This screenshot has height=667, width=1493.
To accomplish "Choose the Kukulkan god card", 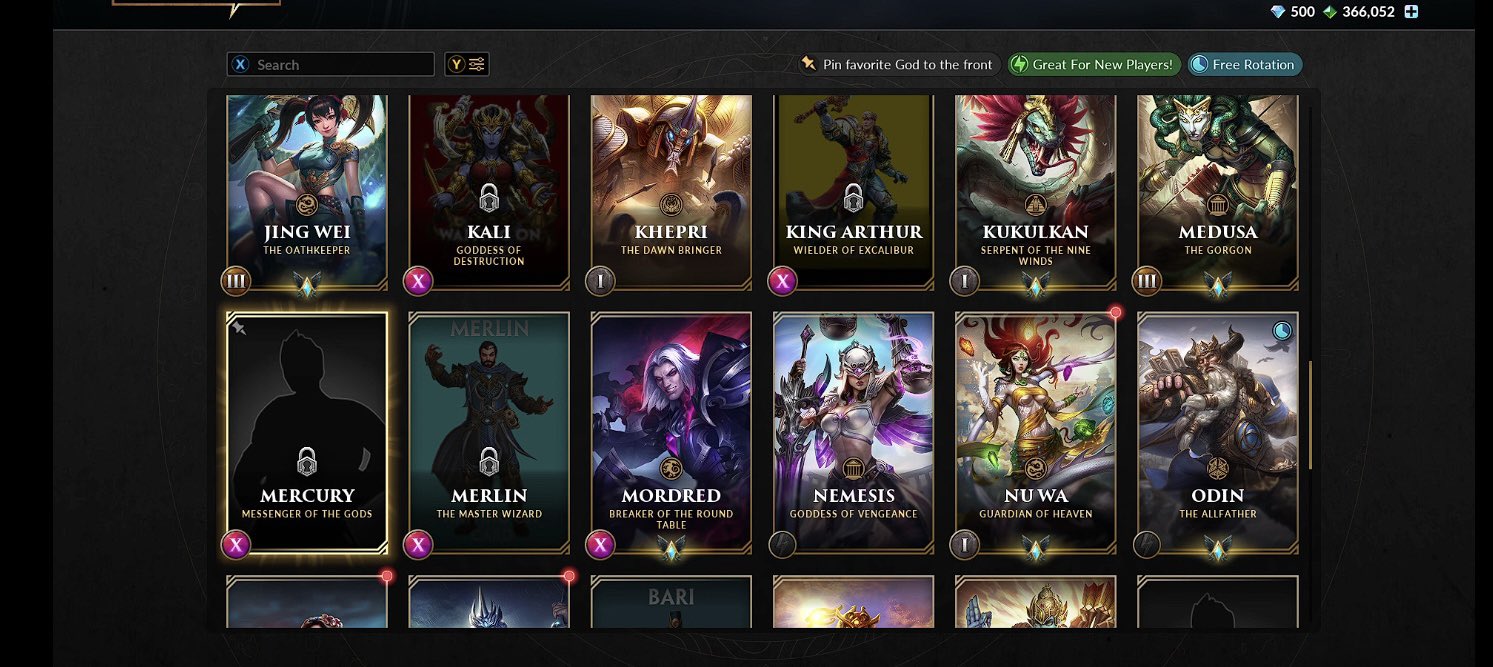I will (x=1035, y=190).
